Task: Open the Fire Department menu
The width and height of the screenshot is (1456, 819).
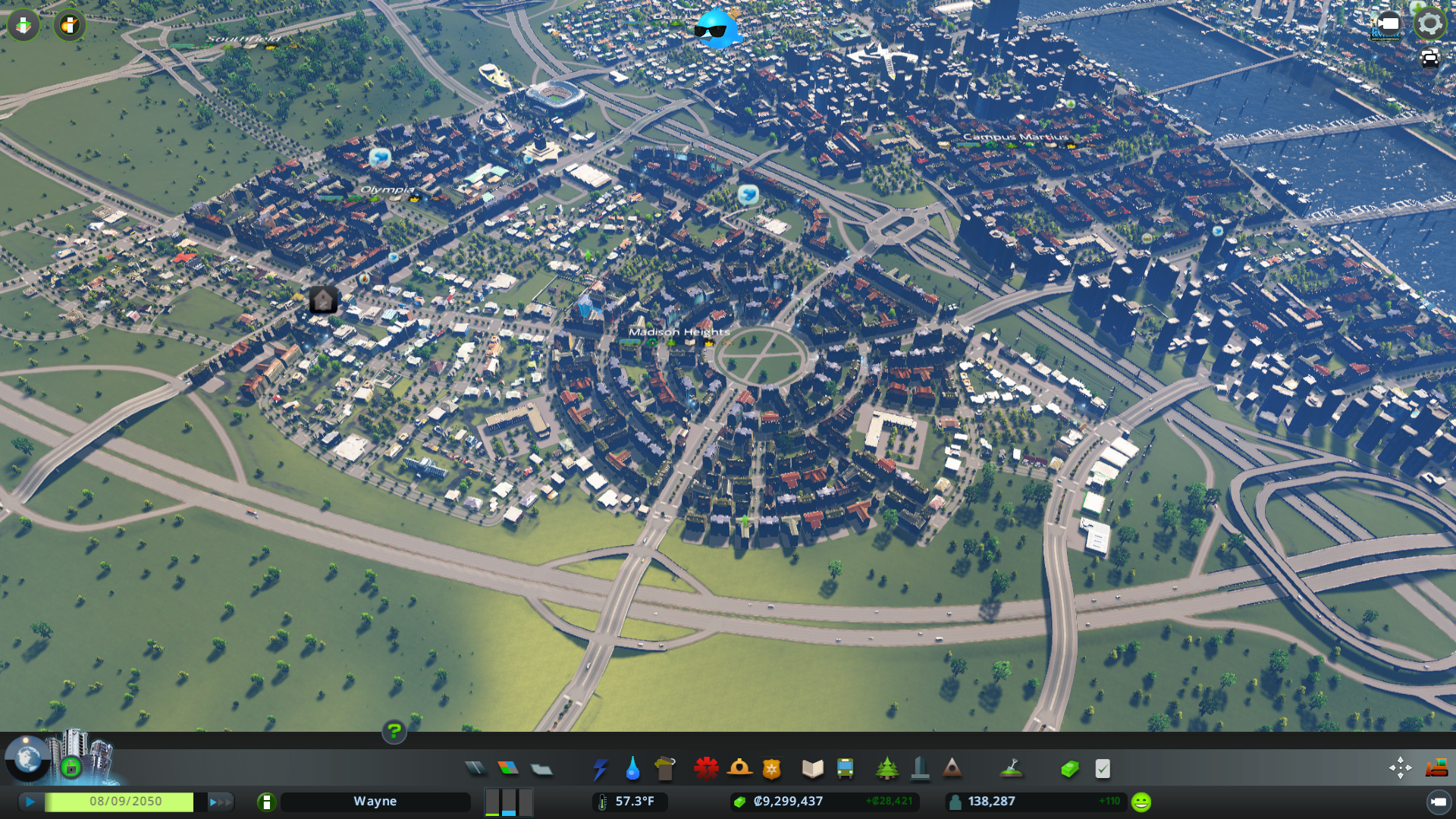Action: (740, 768)
